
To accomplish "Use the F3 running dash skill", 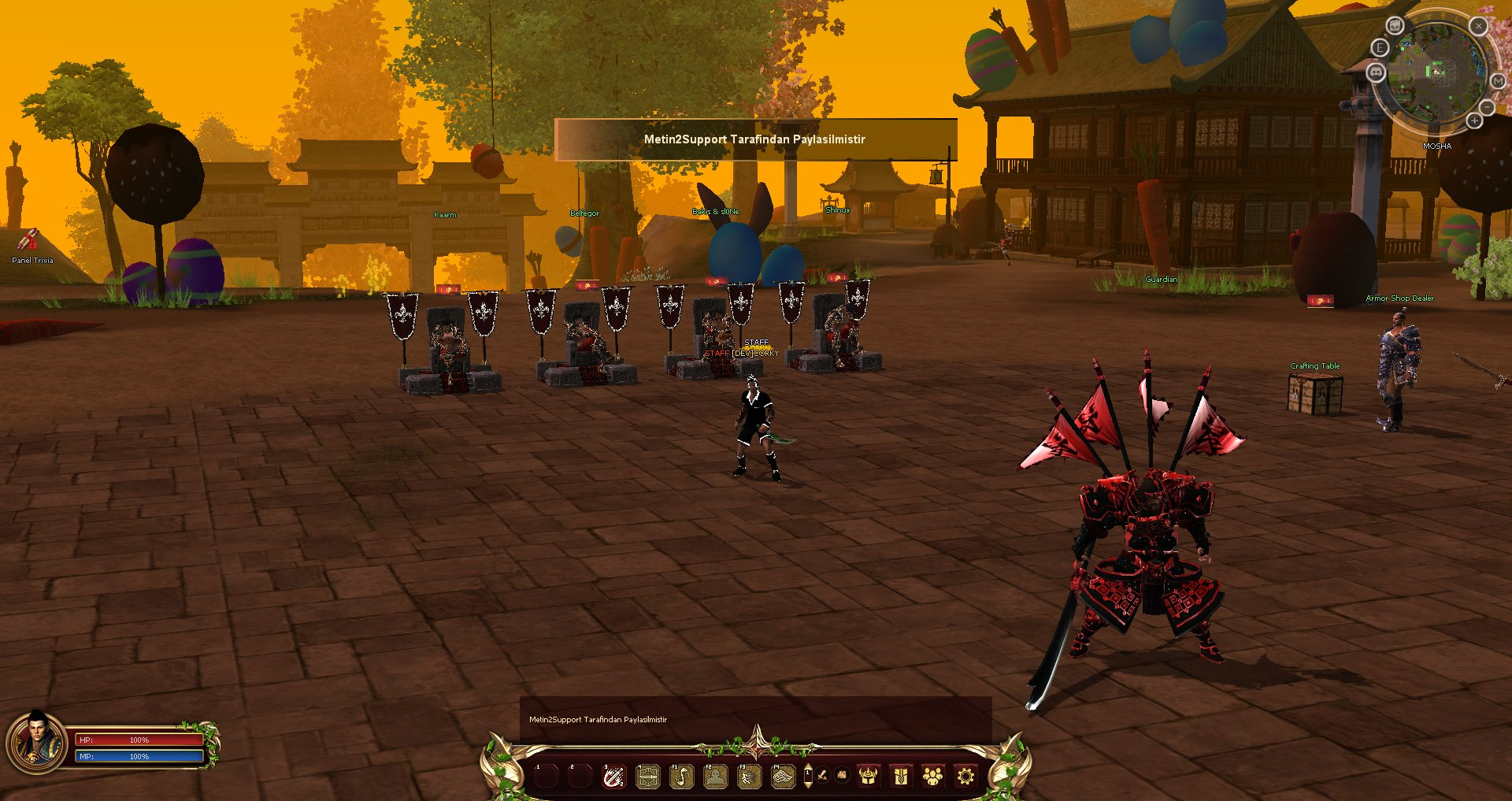I will (x=749, y=777).
